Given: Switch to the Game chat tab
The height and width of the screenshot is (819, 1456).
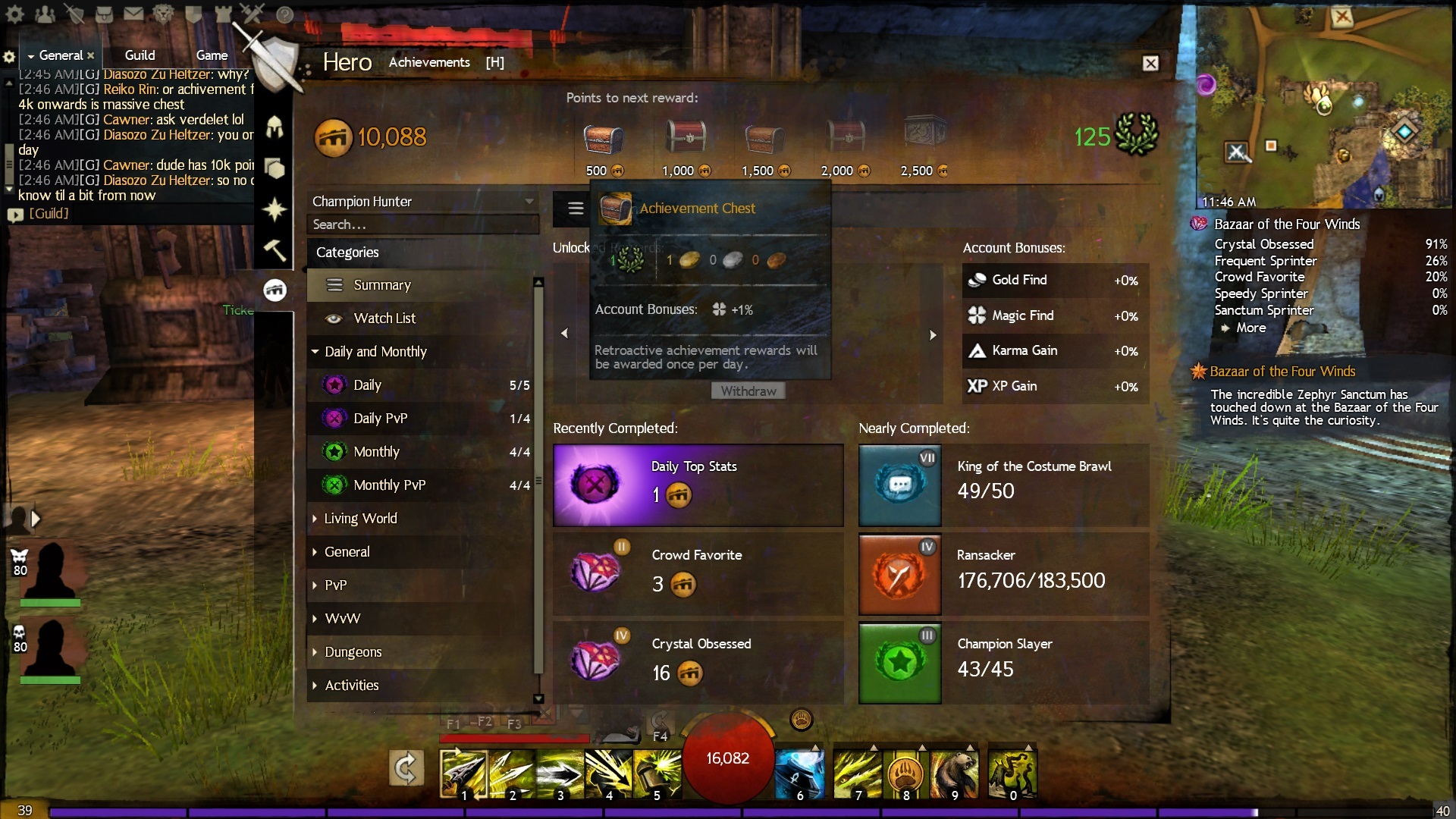Looking at the screenshot, I should [x=212, y=55].
